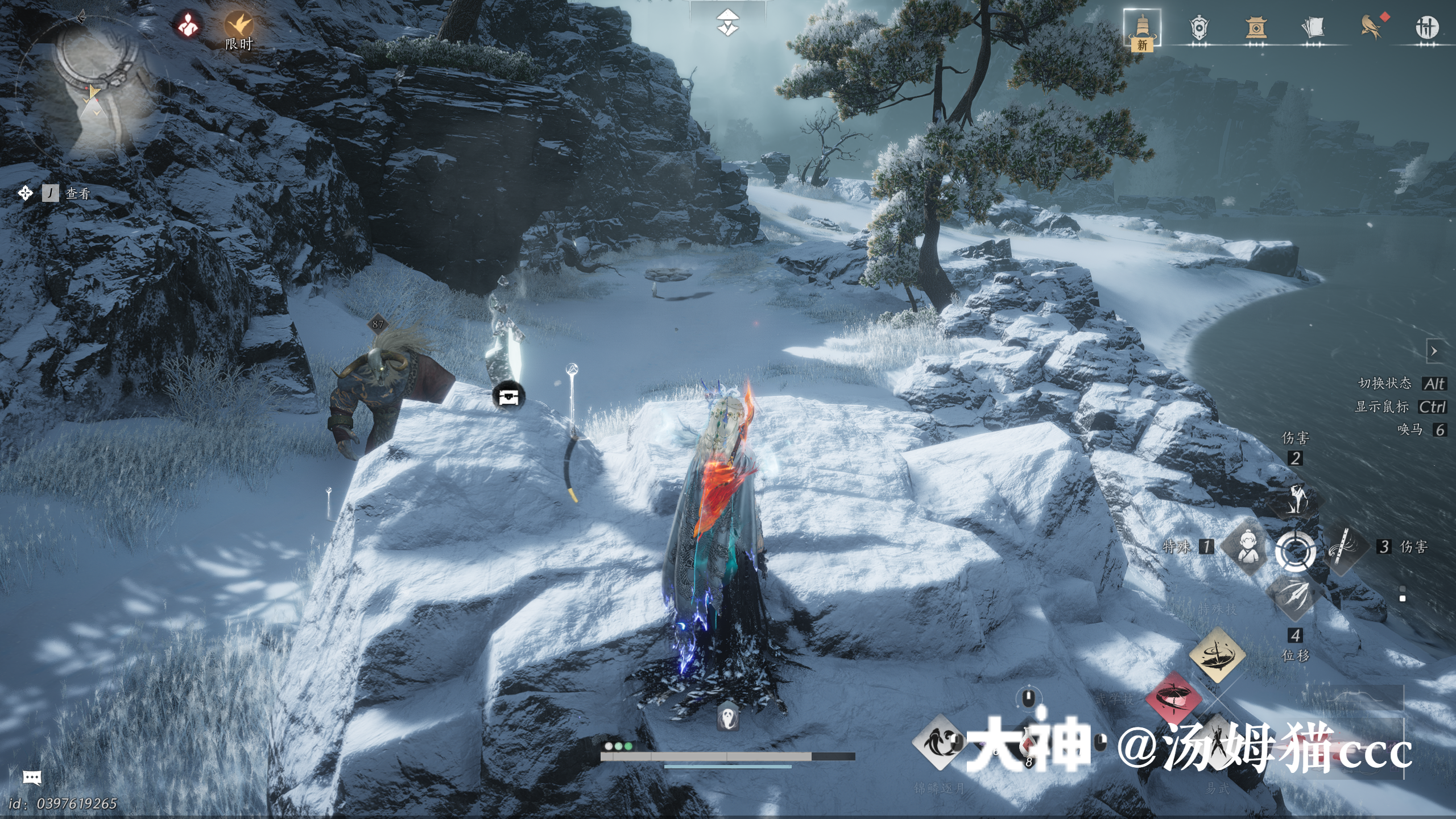1456x819 pixels.
Task: Activate the child figure 特殊 skill
Action: point(1247,547)
